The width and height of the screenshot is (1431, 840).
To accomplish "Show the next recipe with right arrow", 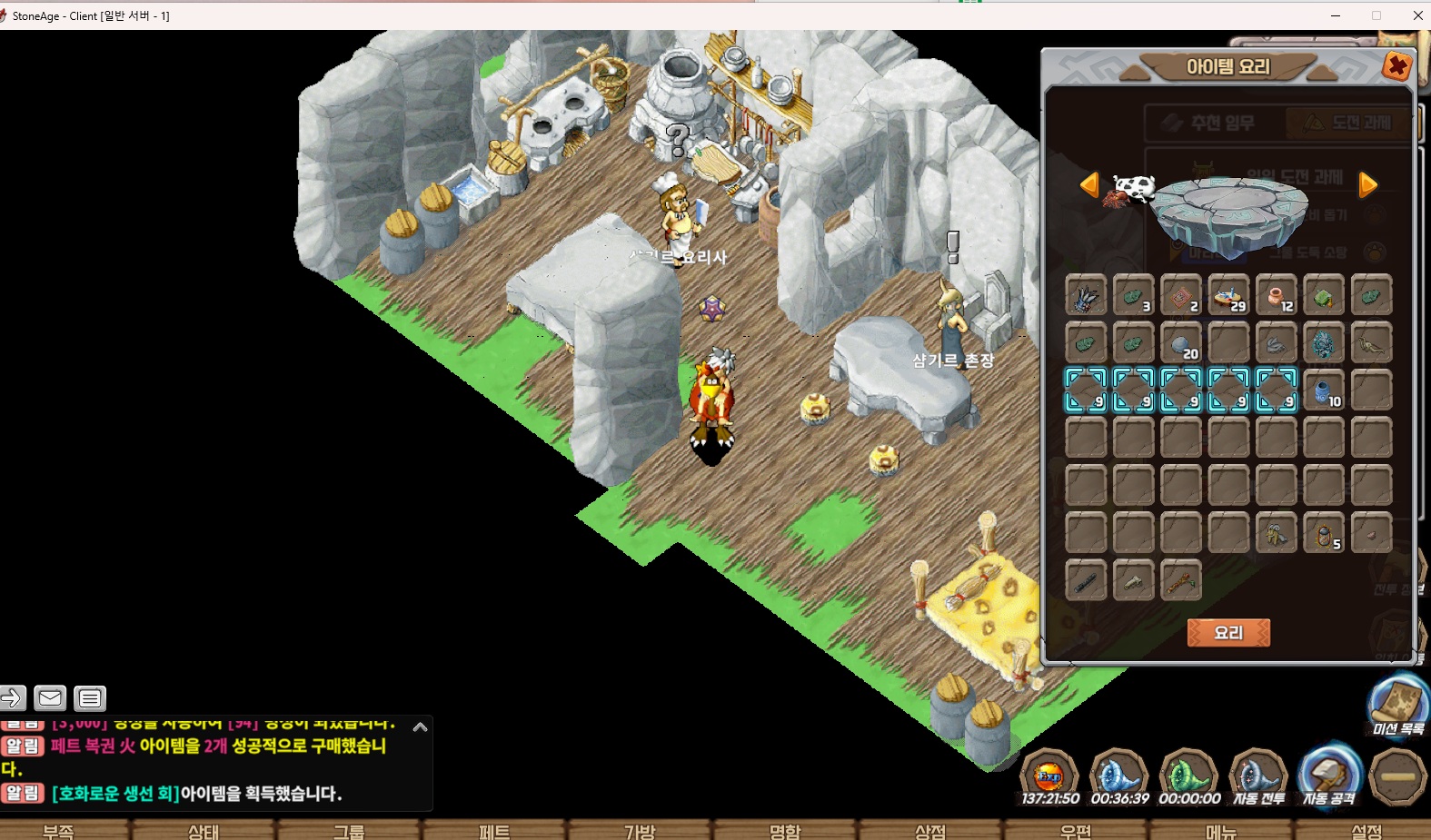I will click(1367, 184).
